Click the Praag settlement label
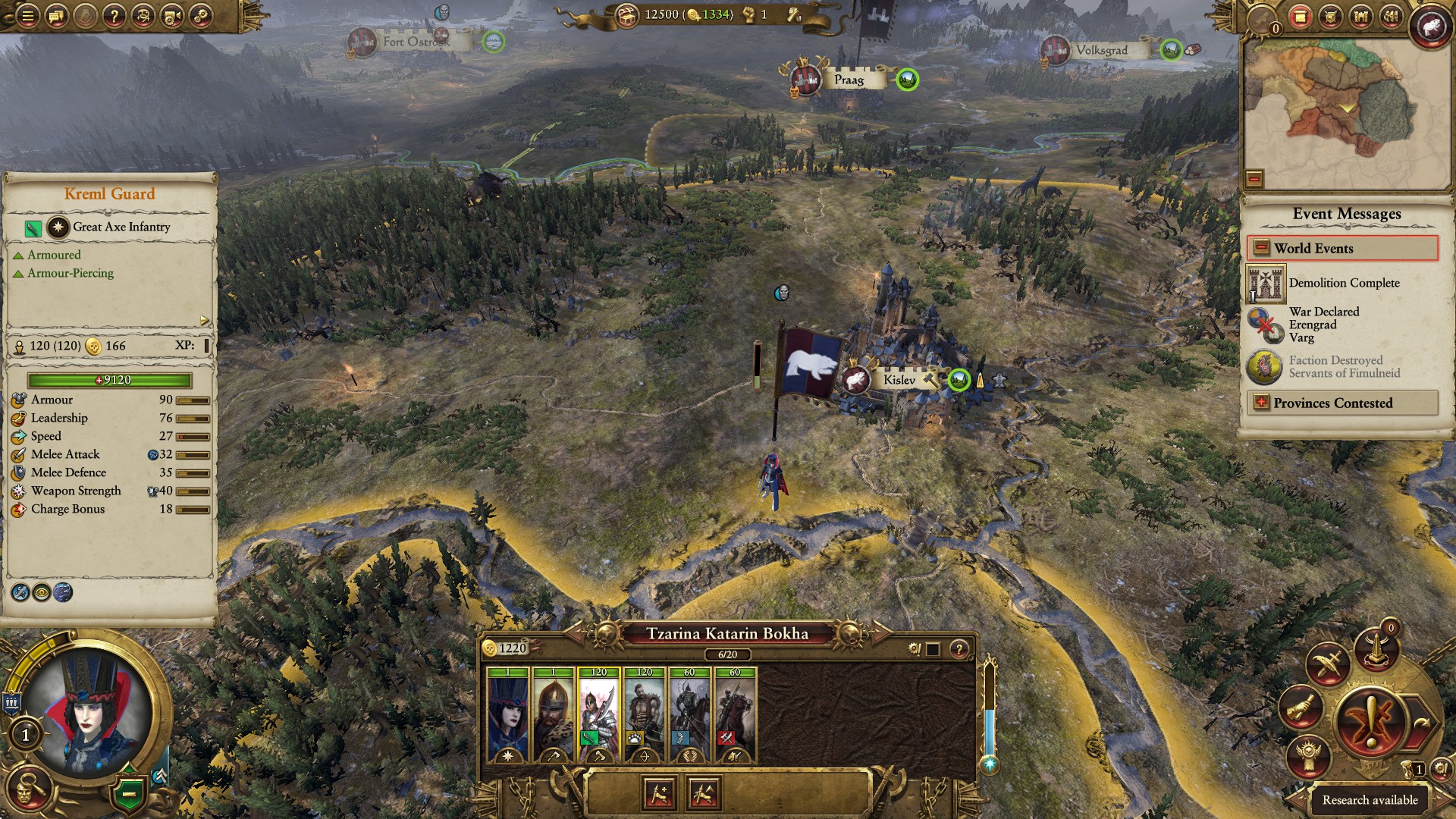 pyautogui.click(x=849, y=80)
